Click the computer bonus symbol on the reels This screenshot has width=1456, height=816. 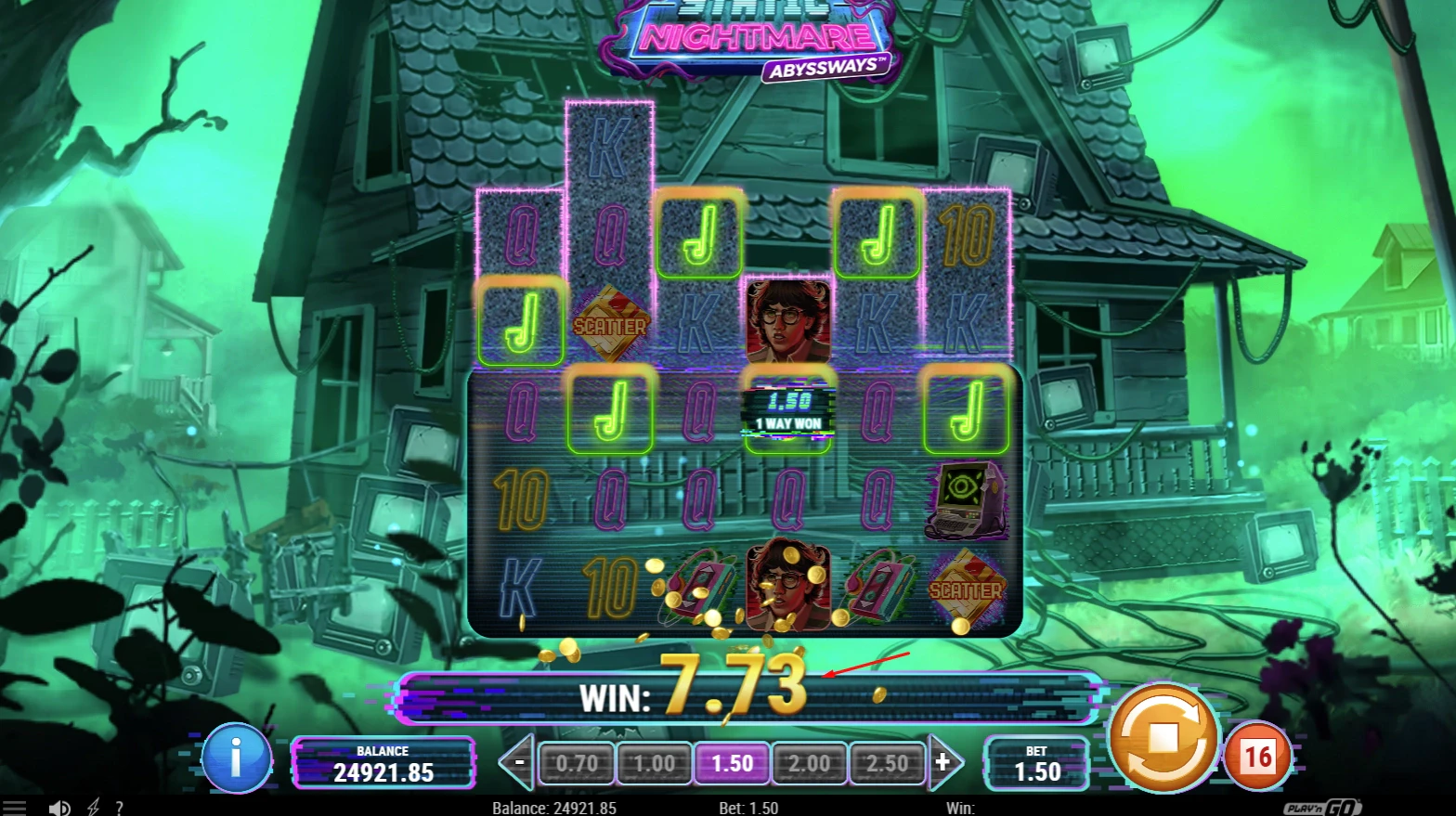coord(967,499)
